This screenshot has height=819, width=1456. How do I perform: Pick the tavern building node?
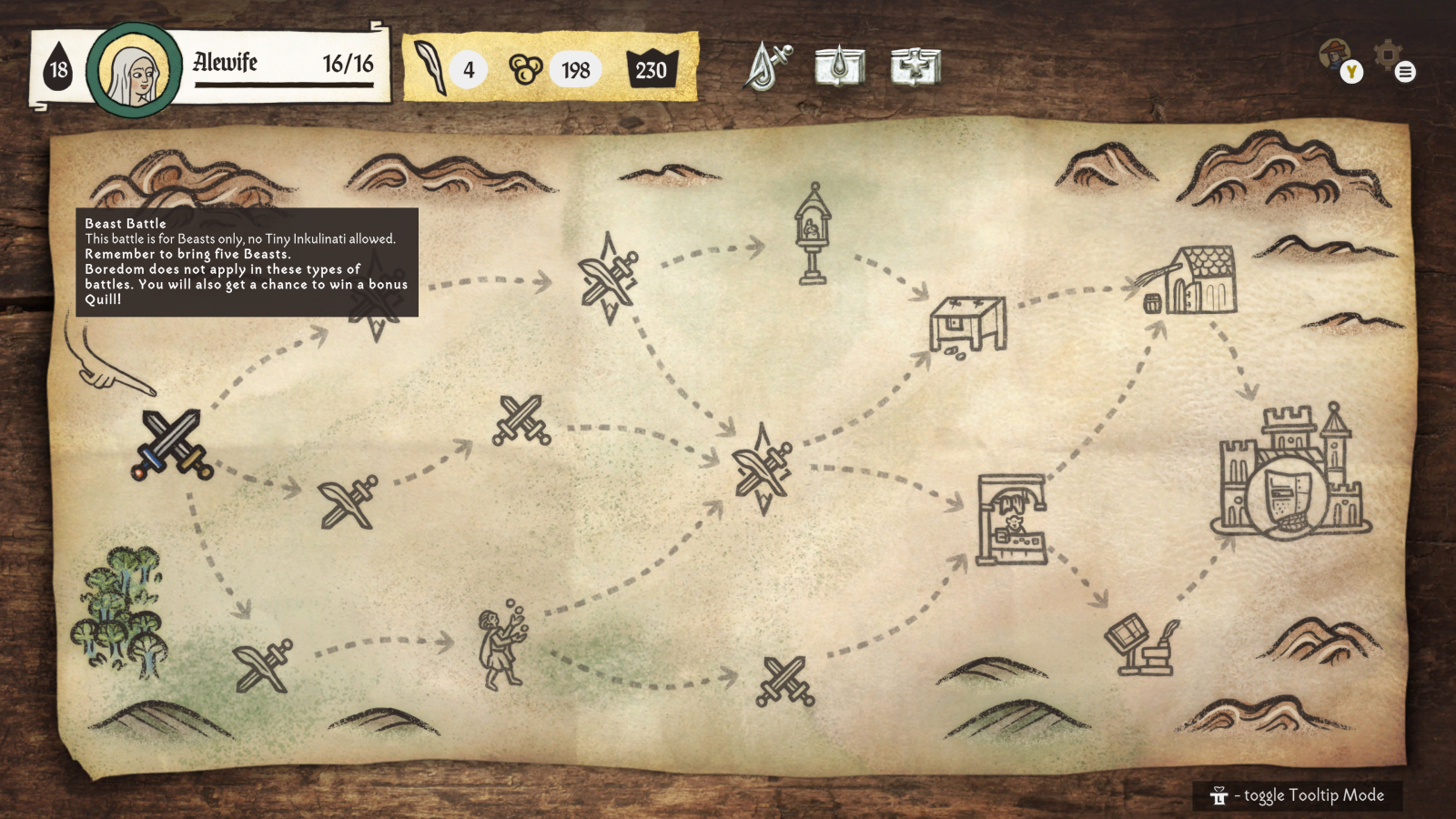1192,282
